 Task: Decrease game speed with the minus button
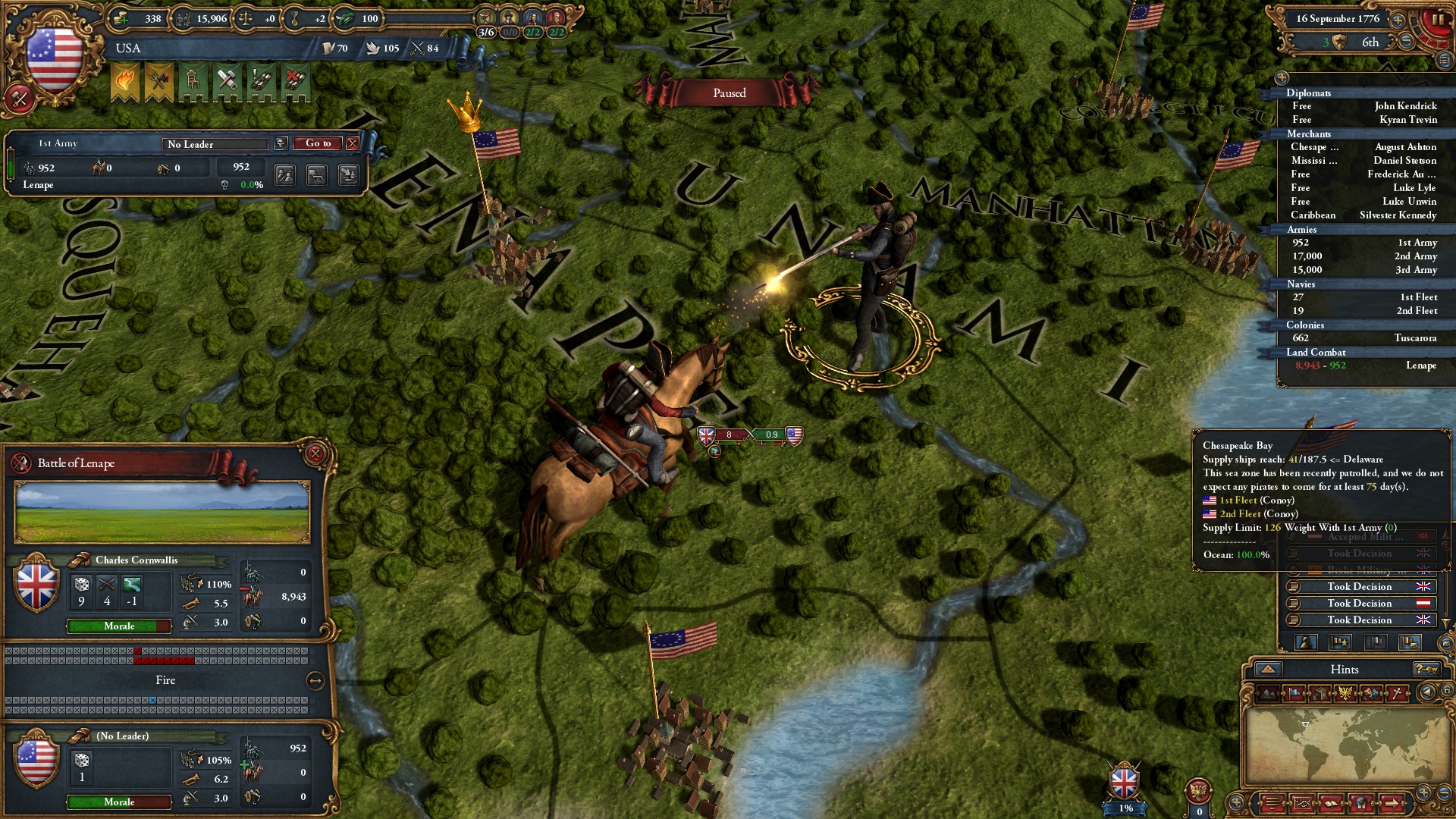pyautogui.click(x=1407, y=42)
